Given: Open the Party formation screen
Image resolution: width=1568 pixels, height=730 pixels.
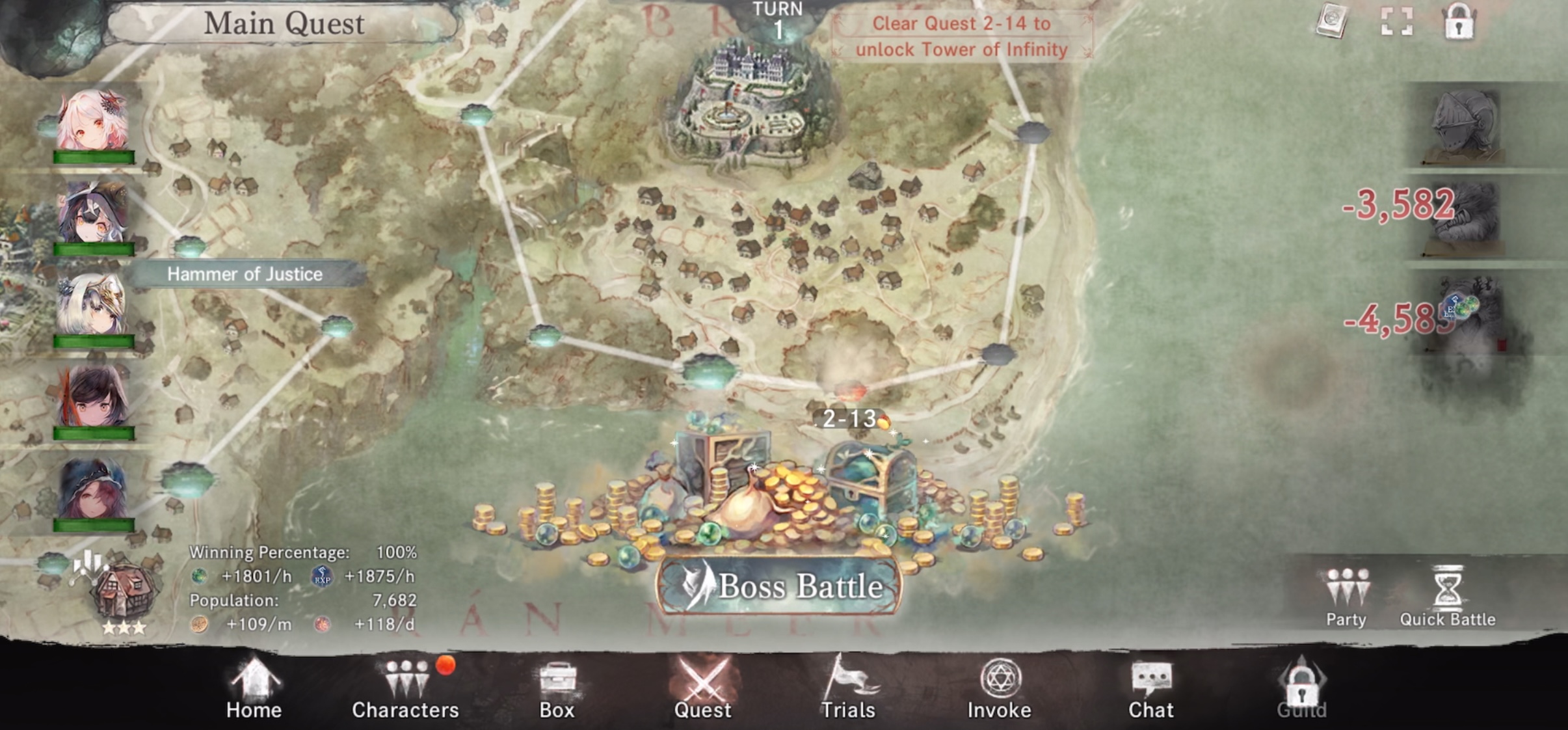Looking at the screenshot, I should (x=1346, y=597).
